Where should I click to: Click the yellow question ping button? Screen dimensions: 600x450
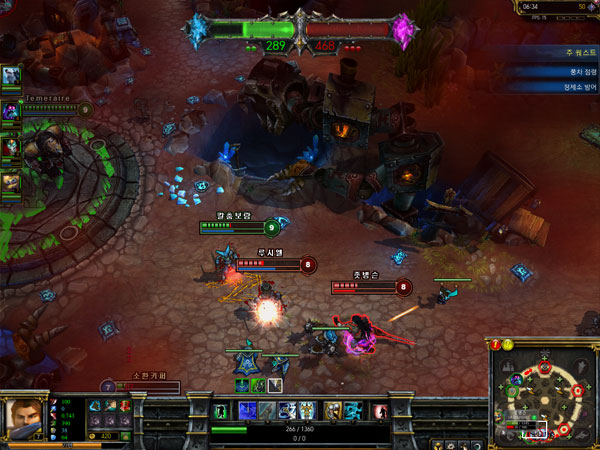point(507,345)
